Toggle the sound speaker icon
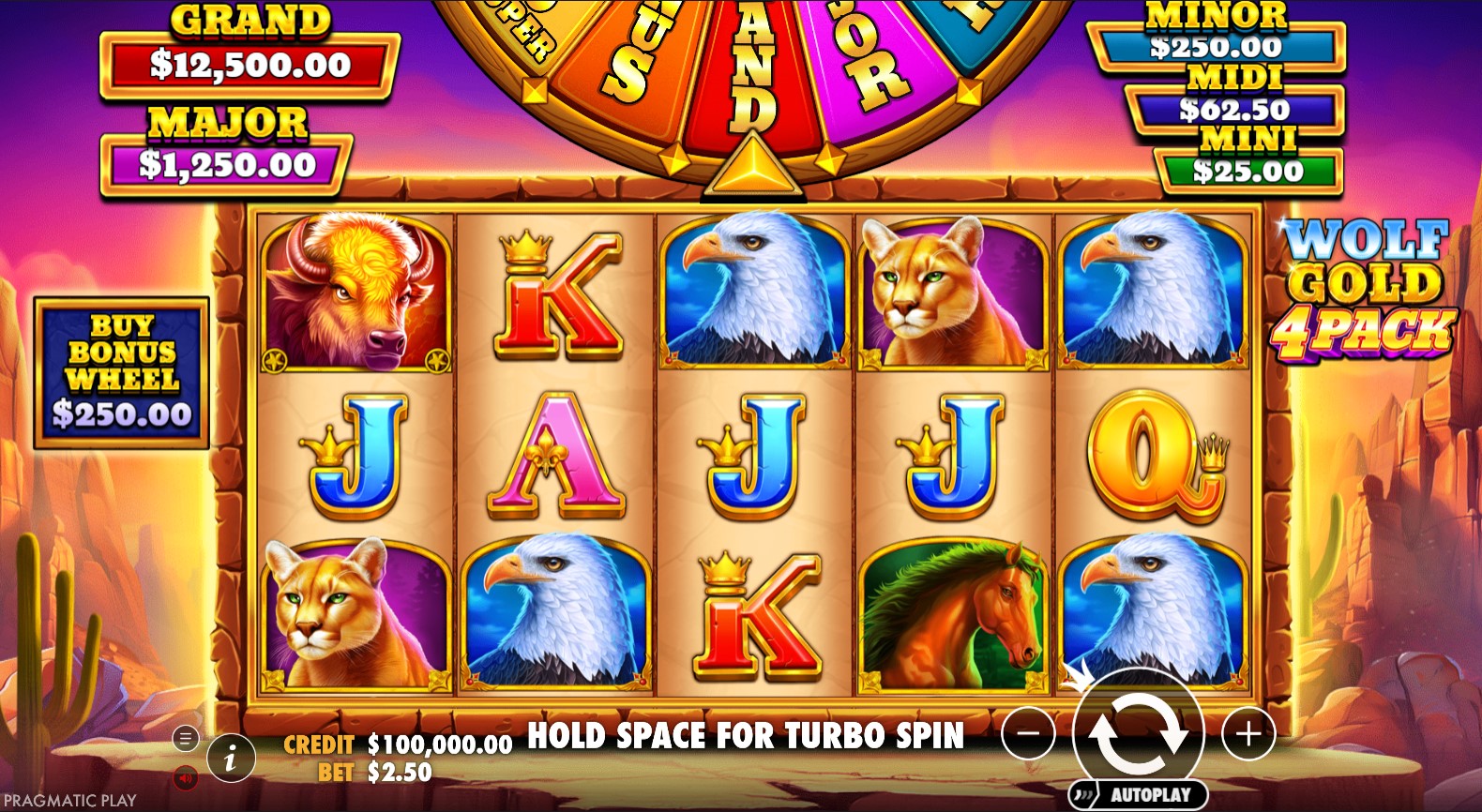The image size is (1482, 812). (185, 776)
